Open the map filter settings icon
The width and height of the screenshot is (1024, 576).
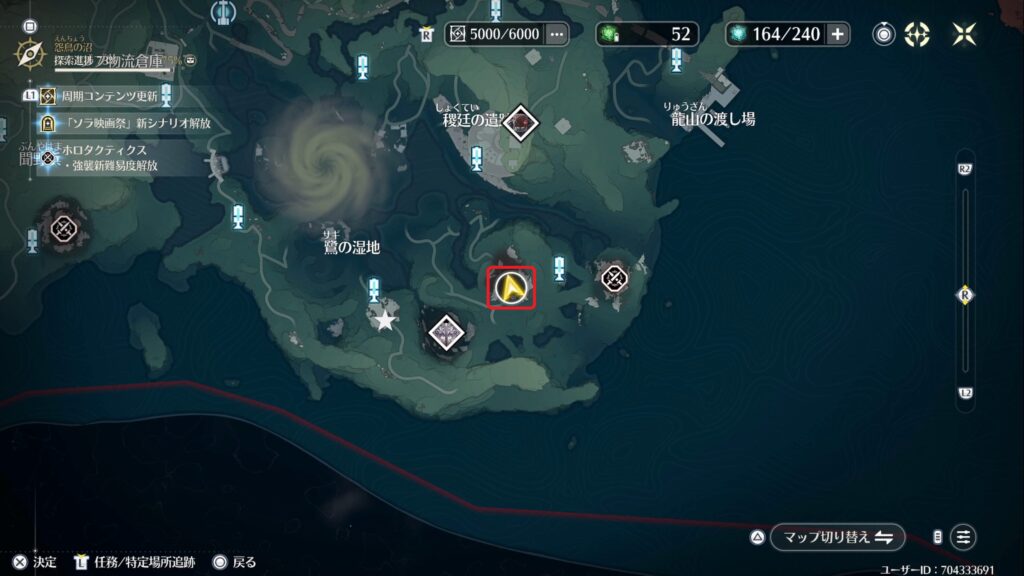[963, 537]
